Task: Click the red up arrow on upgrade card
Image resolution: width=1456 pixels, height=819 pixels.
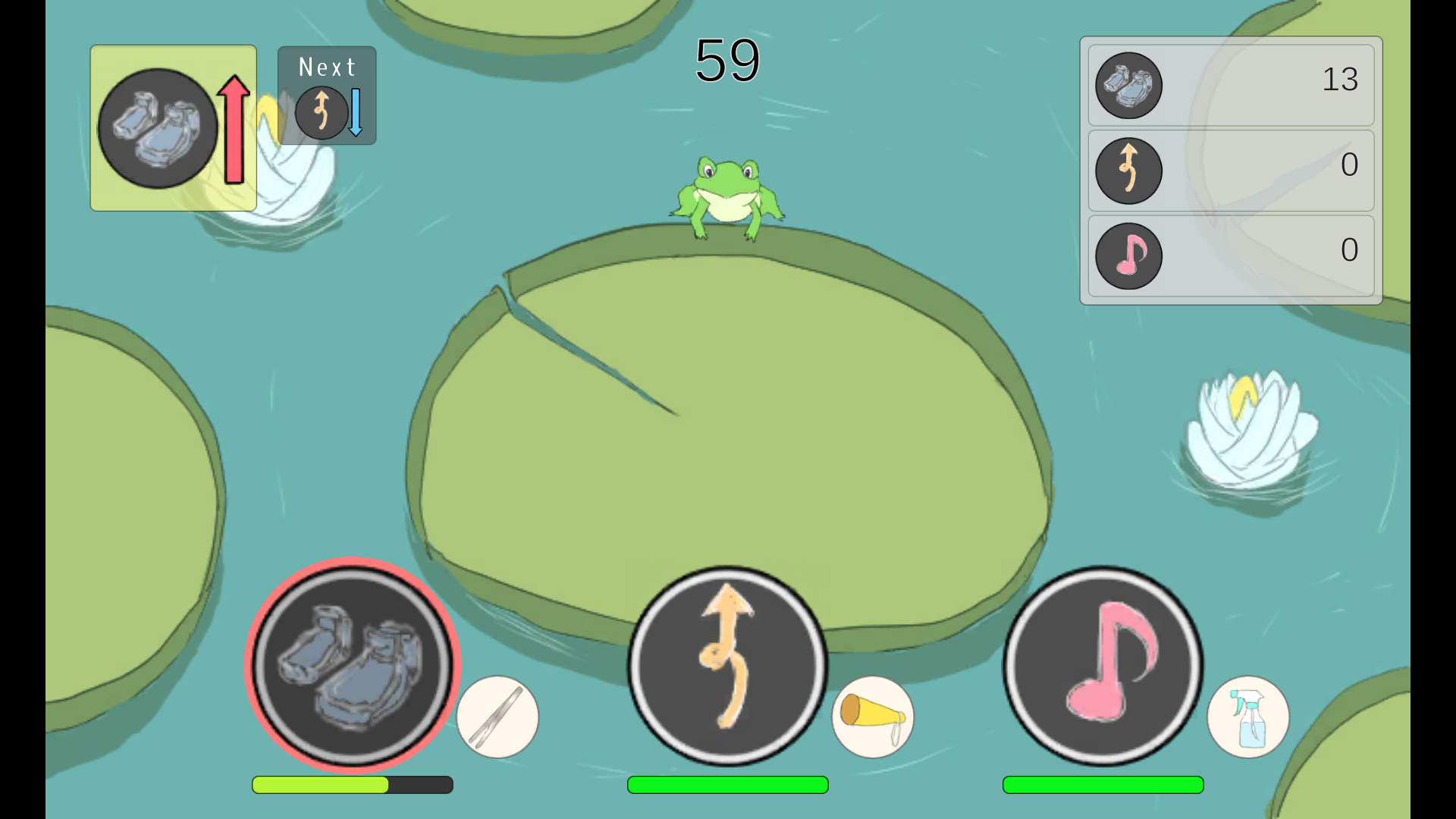Action: point(233,129)
